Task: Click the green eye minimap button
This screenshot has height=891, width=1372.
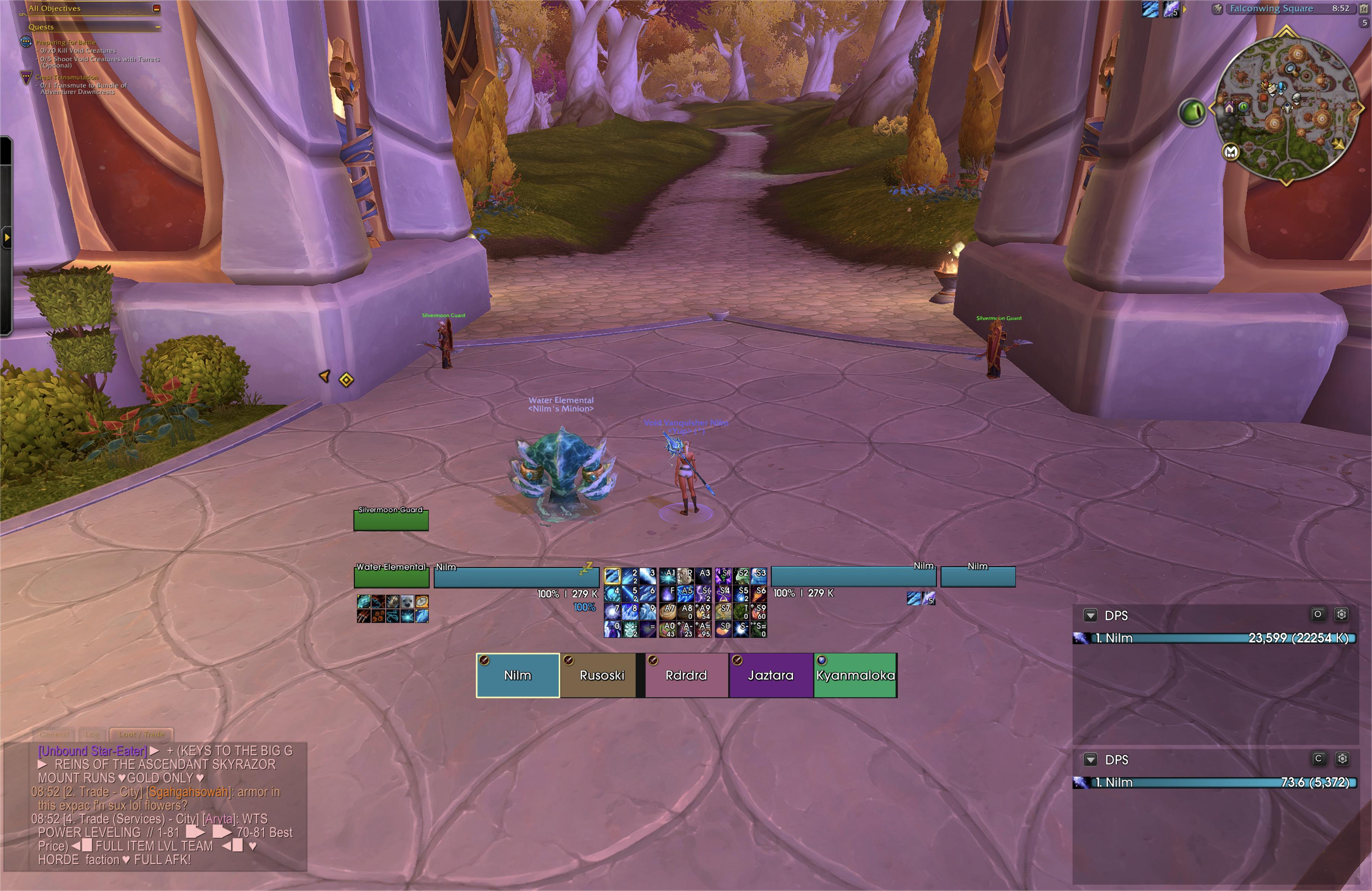Action: click(1192, 111)
